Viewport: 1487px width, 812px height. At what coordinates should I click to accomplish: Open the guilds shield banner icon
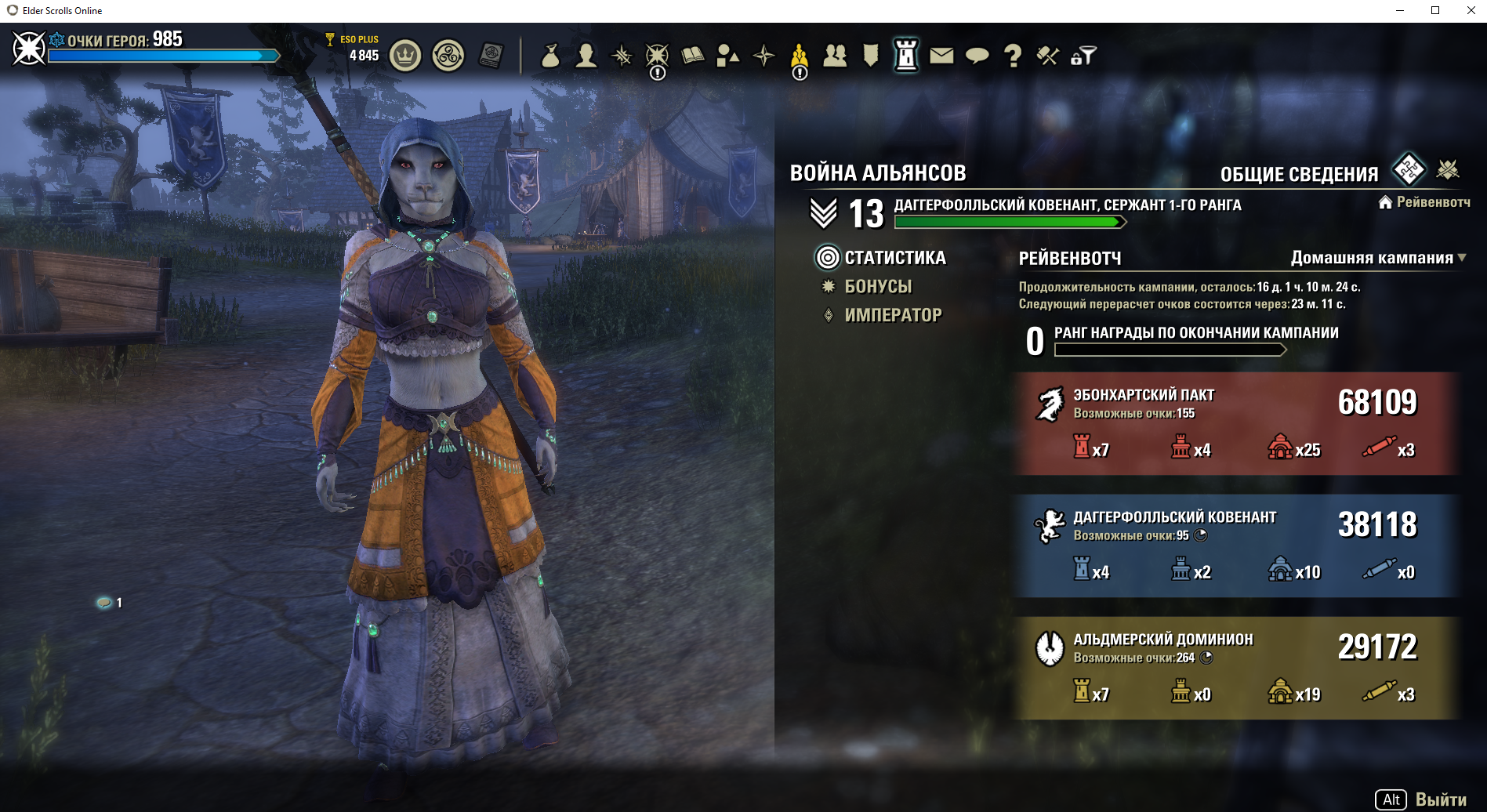(x=870, y=56)
